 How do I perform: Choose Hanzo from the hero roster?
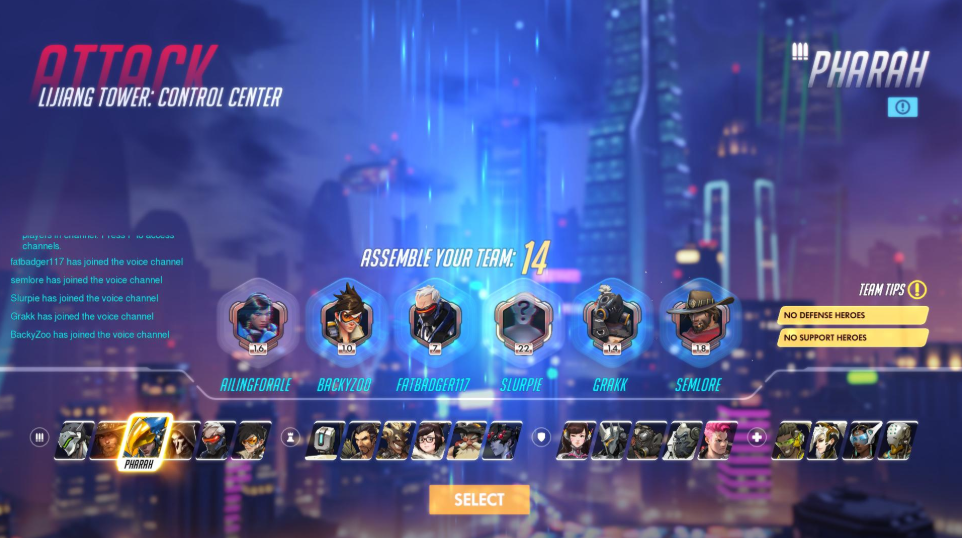tap(359, 440)
